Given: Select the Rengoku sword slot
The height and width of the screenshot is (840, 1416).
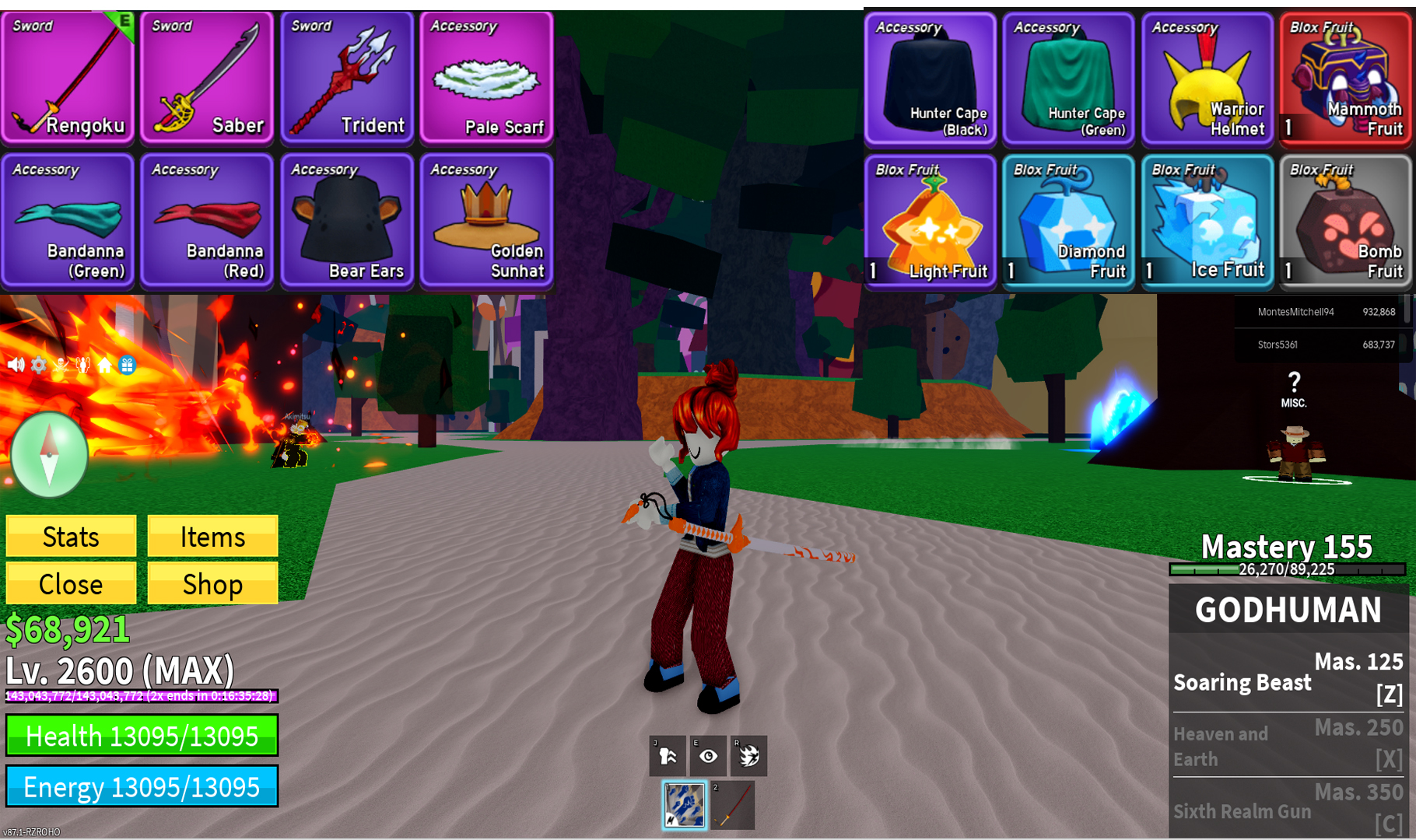Looking at the screenshot, I should [68, 78].
